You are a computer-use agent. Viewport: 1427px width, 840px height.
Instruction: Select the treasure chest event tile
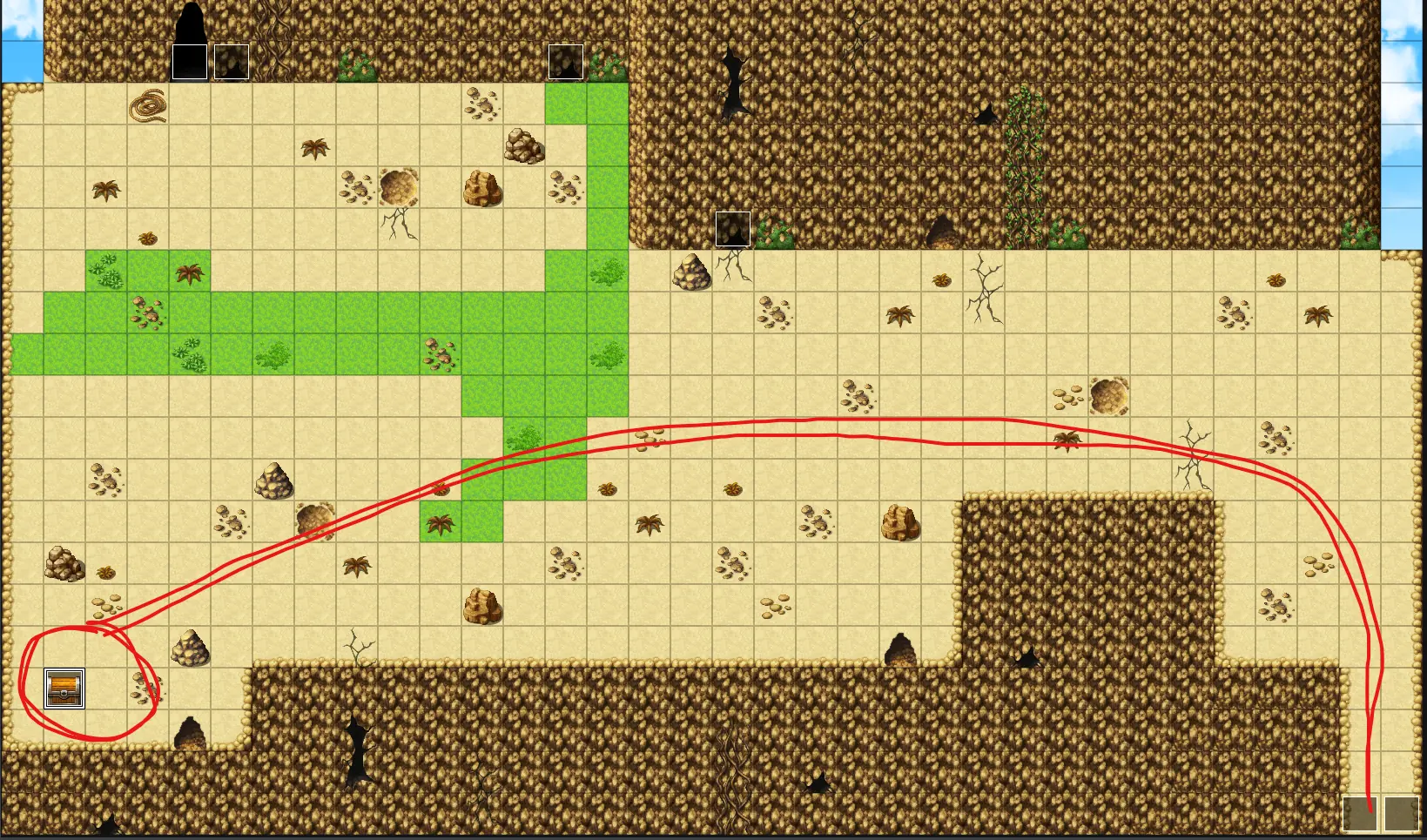click(x=64, y=689)
